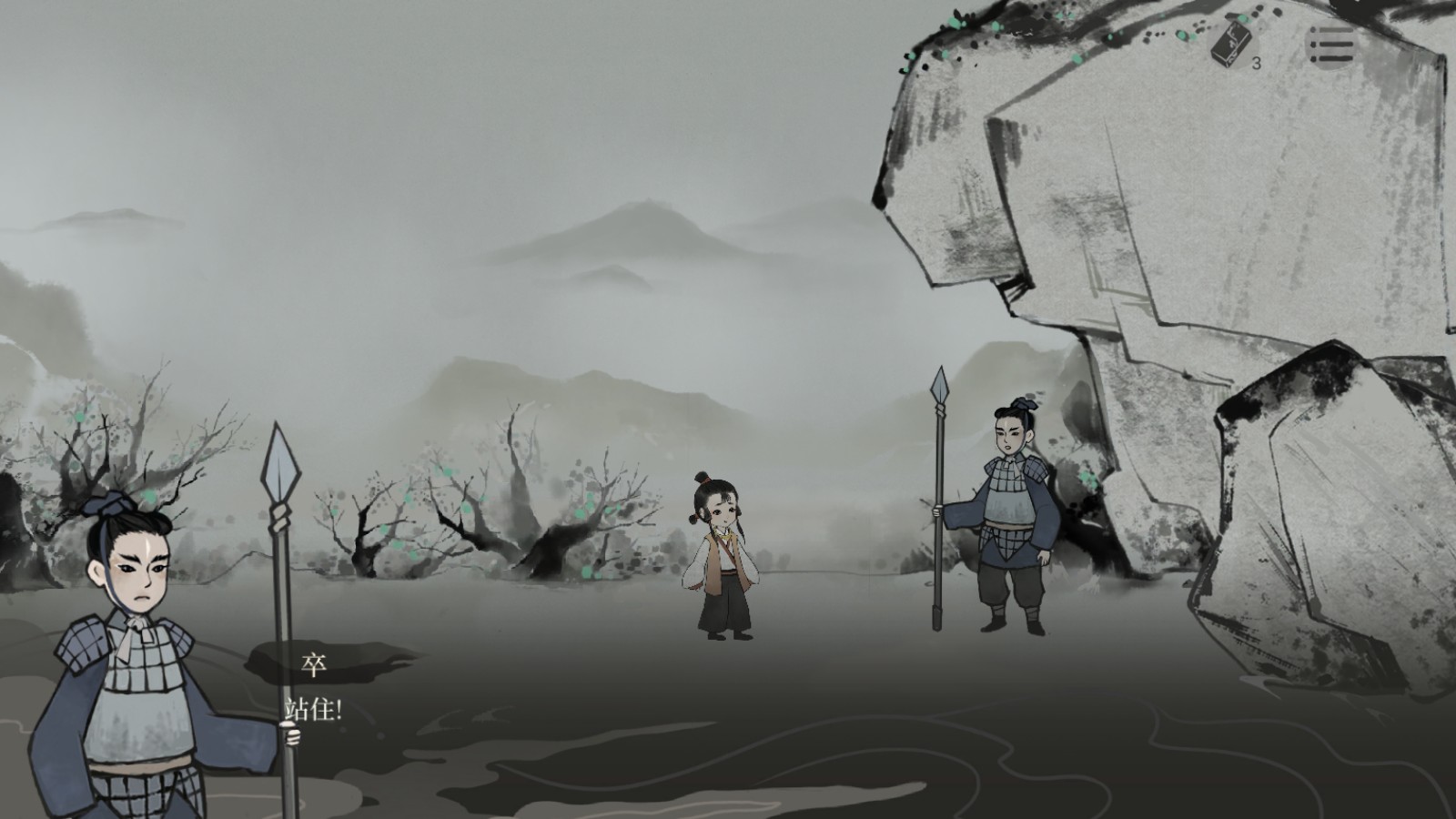The height and width of the screenshot is (819, 1456).
Task: Open the three-line list menu
Action: pyautogui.click(x=1331, y=45)
